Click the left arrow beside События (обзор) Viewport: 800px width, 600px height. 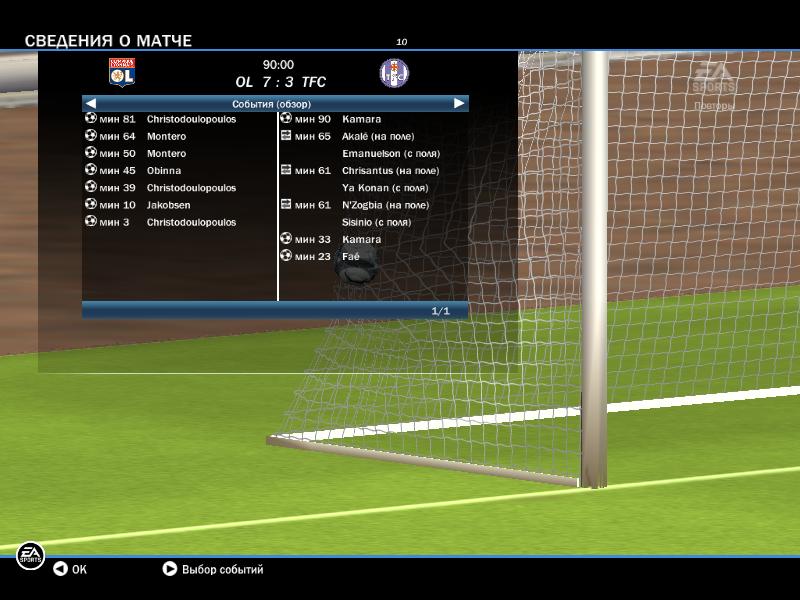coord(91,103)
